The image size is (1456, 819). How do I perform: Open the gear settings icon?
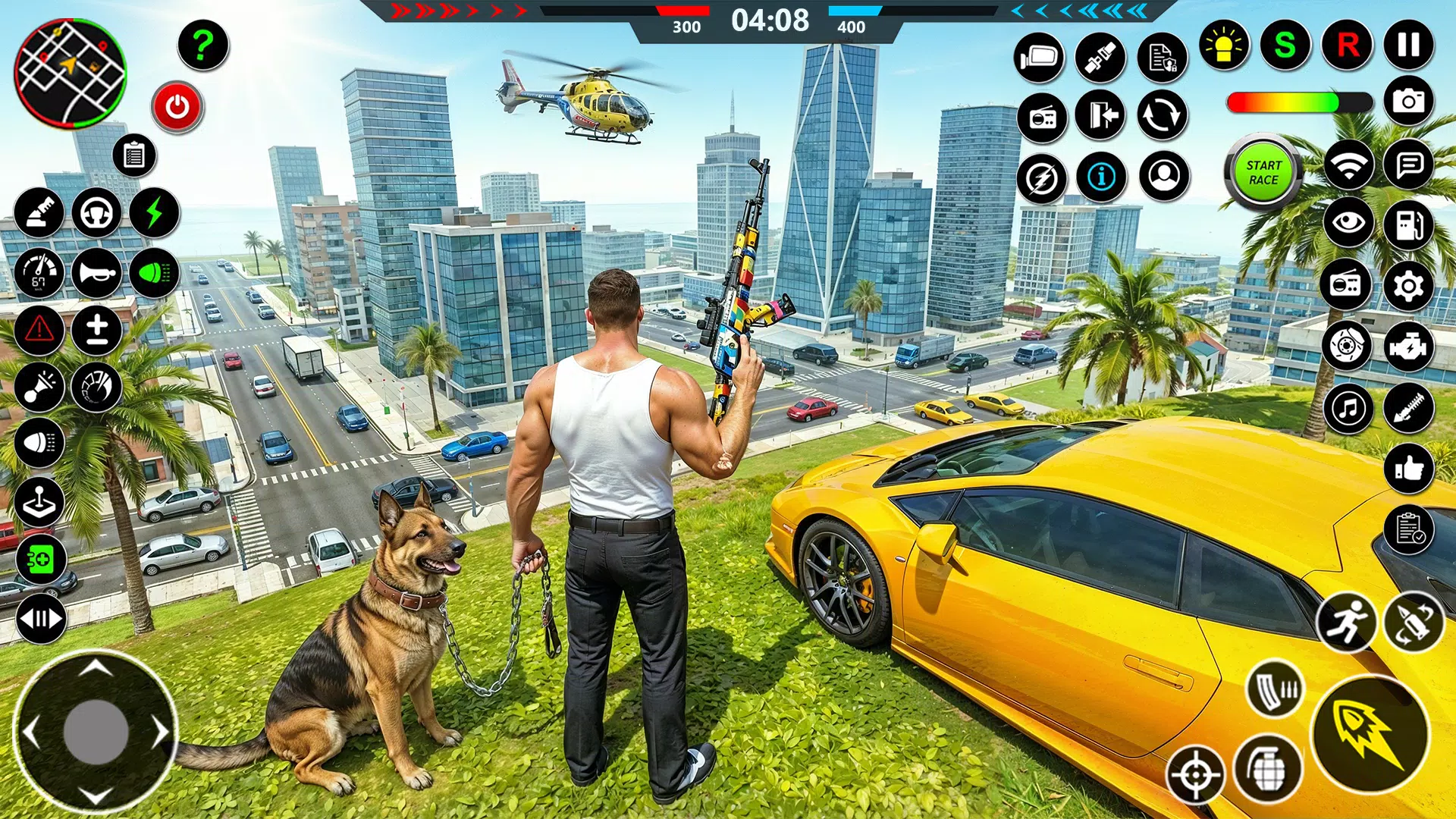coord(1408,286)
